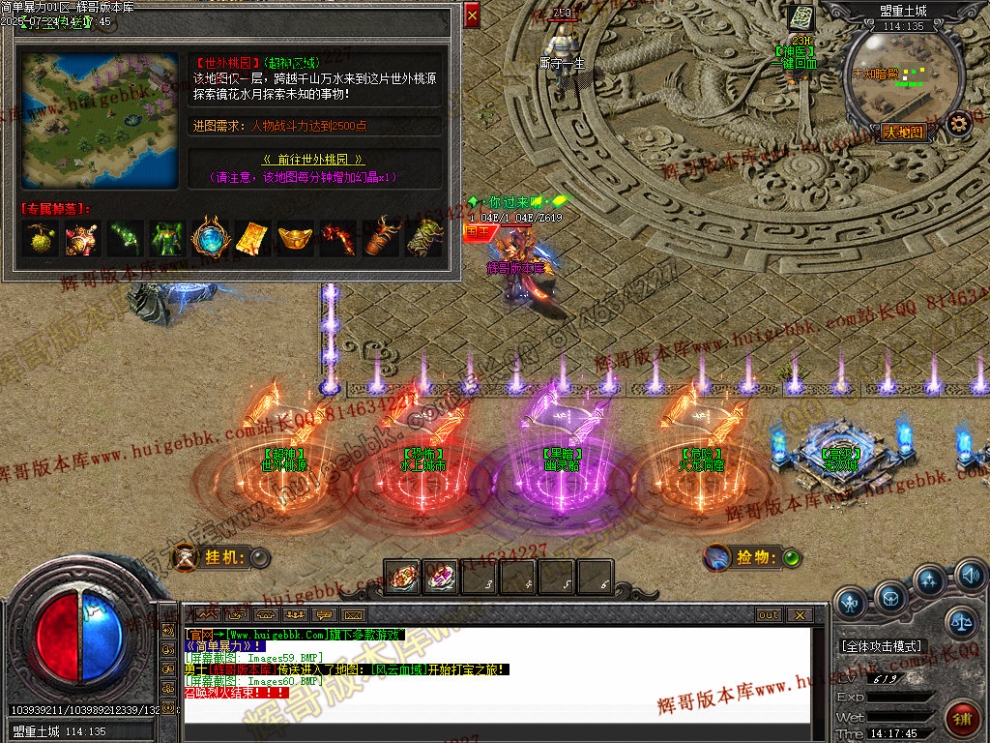Image resolution: width=990 pixels, height=743 pixels.
Task: Toggle the 捡物 auto-pickup switch
Action: [791, 558]
